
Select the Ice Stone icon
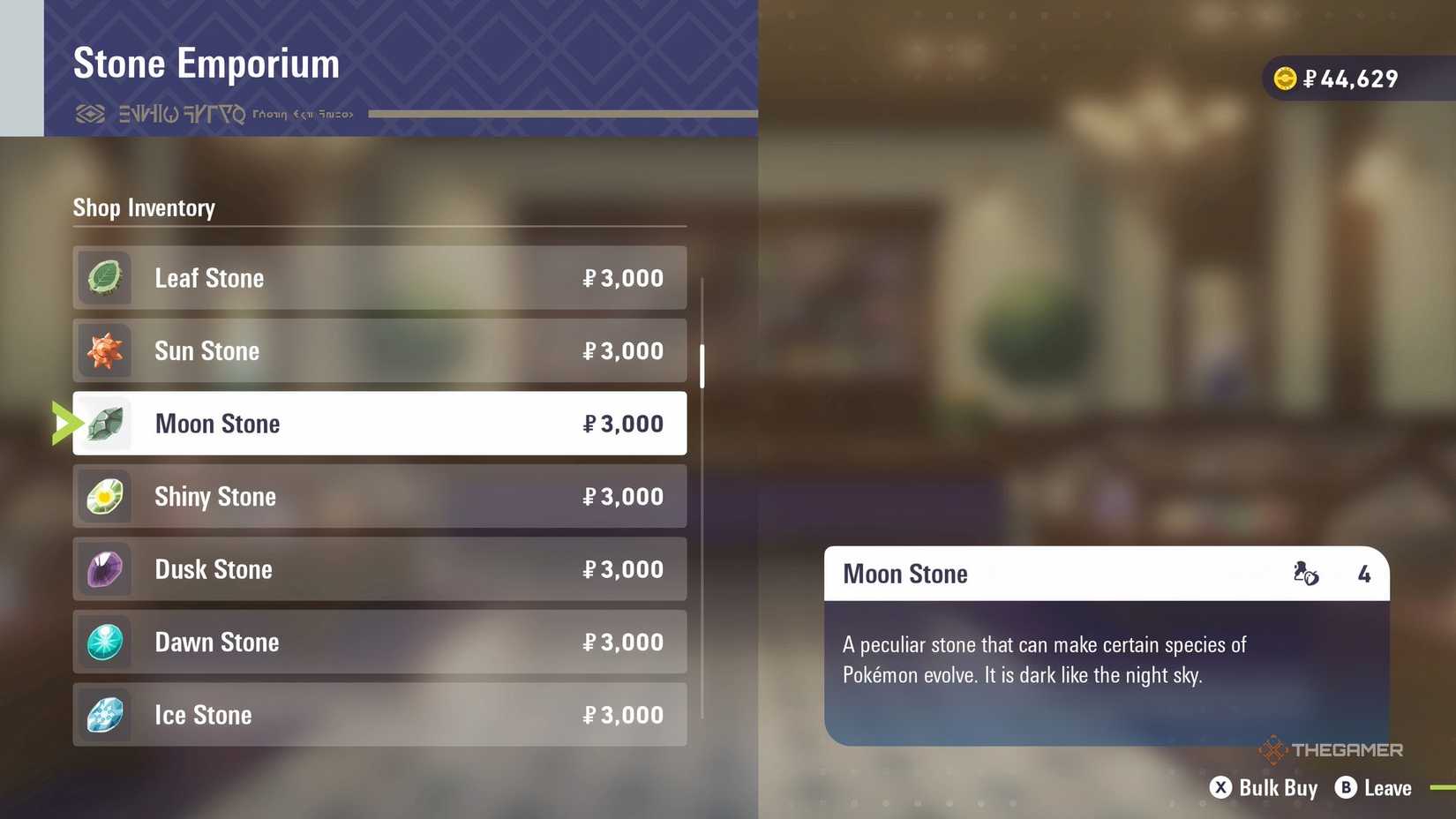click(x=104, y=715)
